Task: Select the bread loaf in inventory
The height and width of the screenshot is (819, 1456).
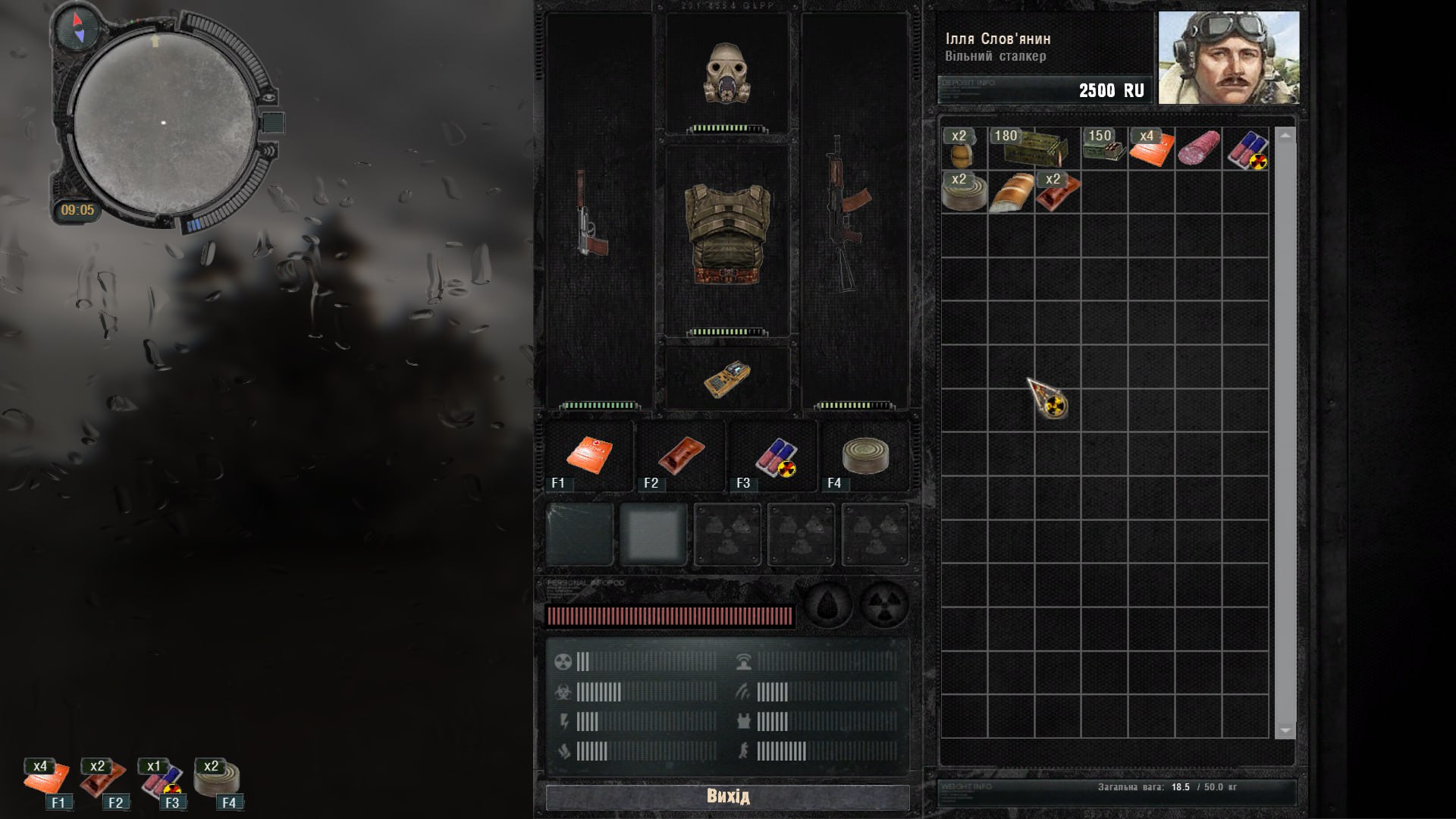Action: tap(1011, 193)
